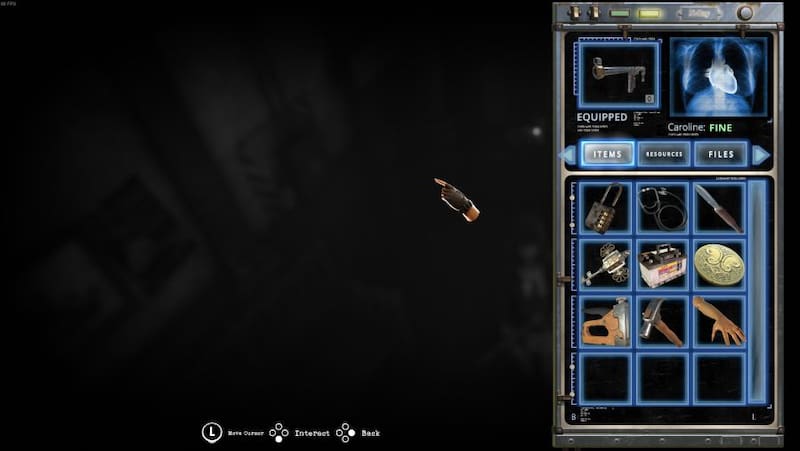Select the equipped key item slot
Image resolution: width=800 pixels, height=451 pixels.
point(618,75)
